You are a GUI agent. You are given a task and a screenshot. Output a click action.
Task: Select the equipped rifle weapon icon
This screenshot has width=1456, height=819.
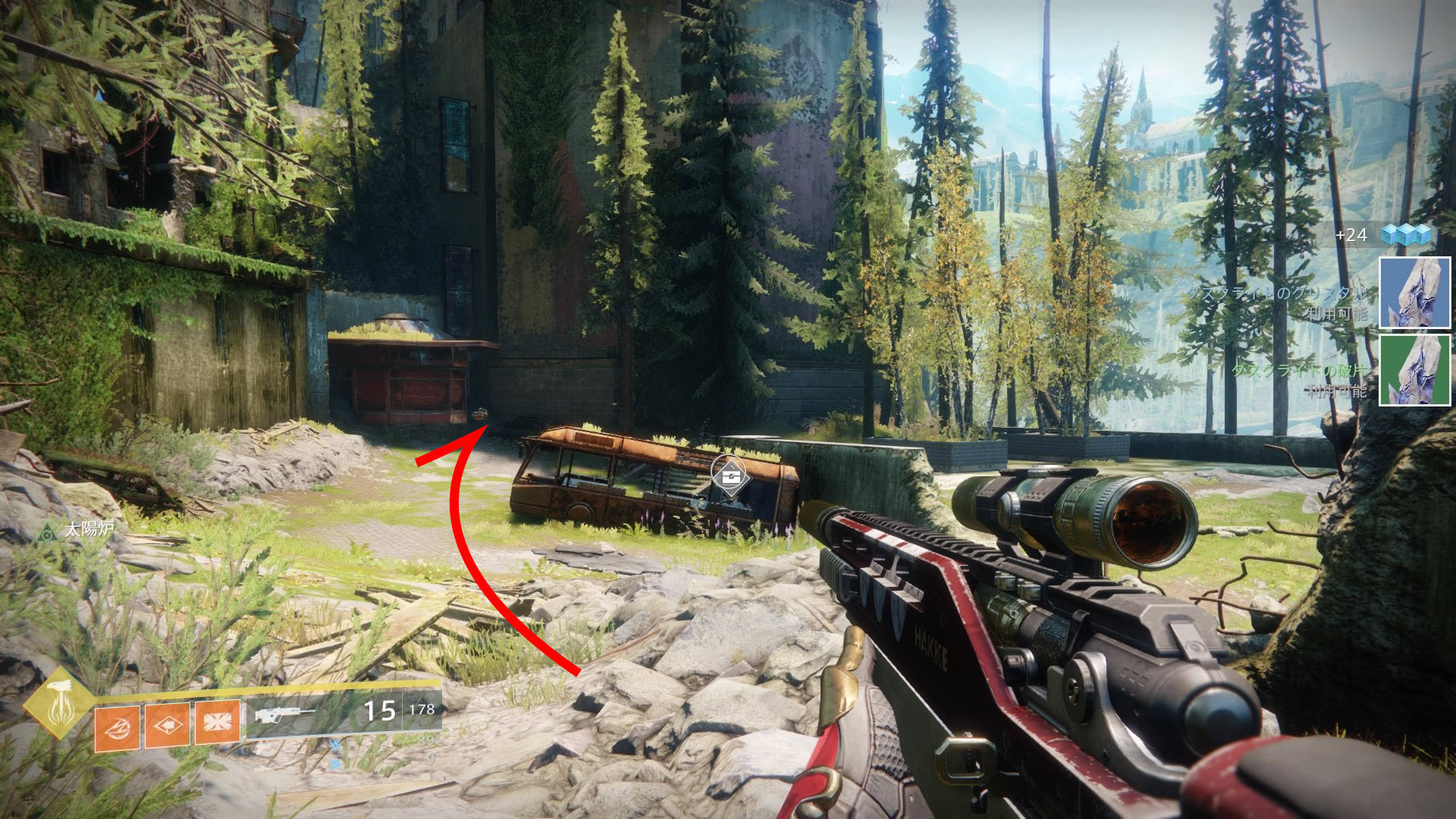284,714
